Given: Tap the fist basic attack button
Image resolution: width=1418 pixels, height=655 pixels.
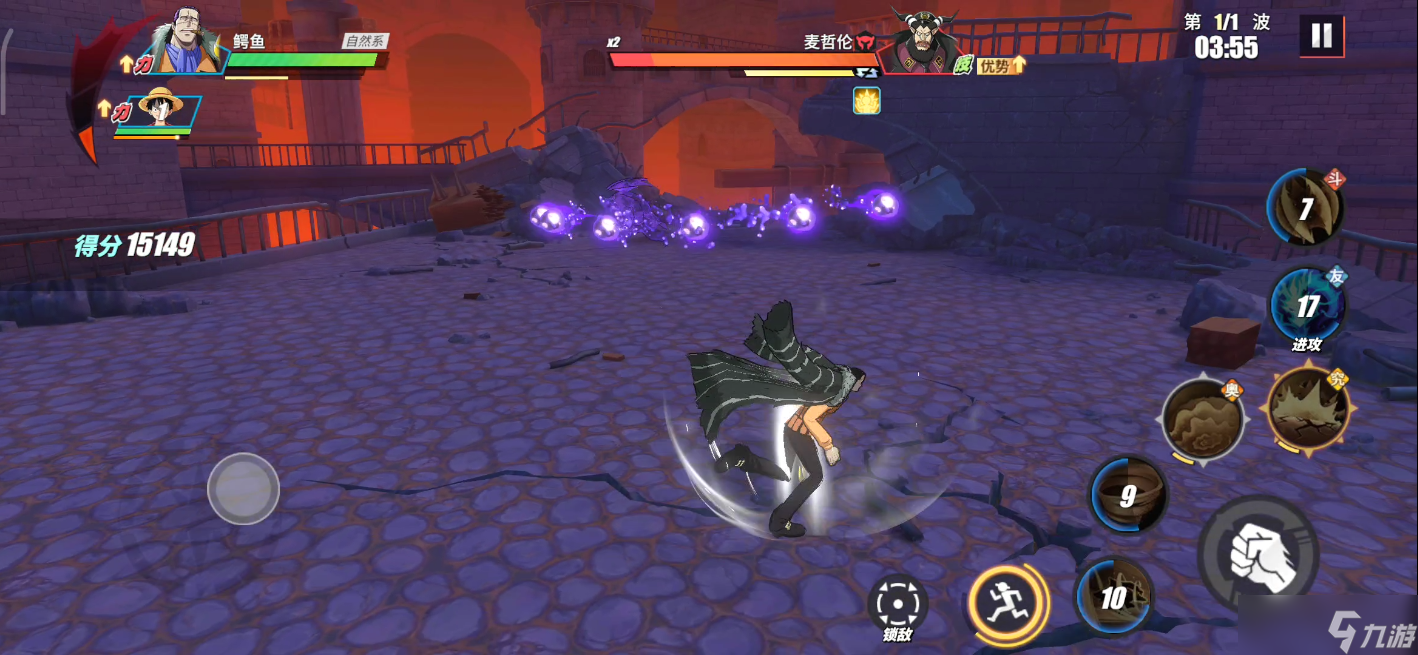Looking at the screenshot, I should (x=1257, y=553).
